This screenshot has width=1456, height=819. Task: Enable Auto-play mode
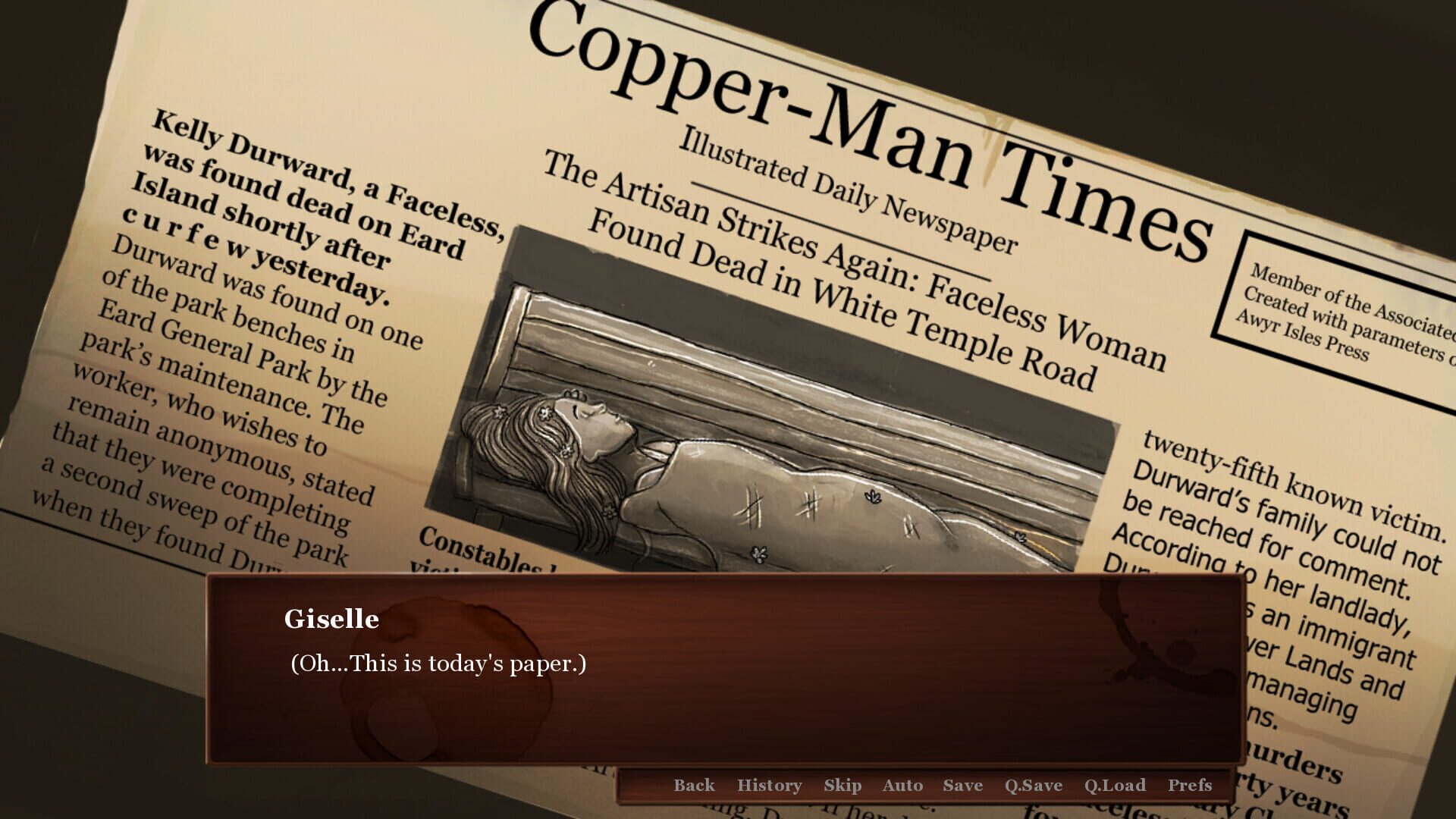point(902,786)
